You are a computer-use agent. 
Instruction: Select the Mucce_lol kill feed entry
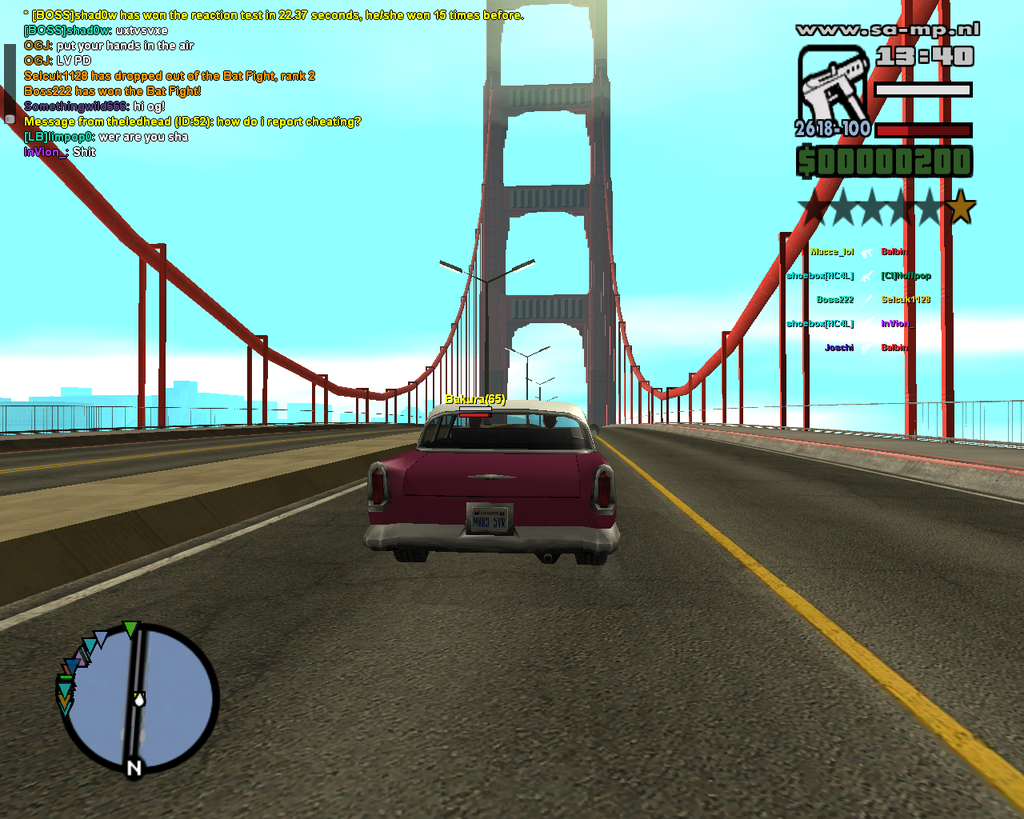pos(832,252)
